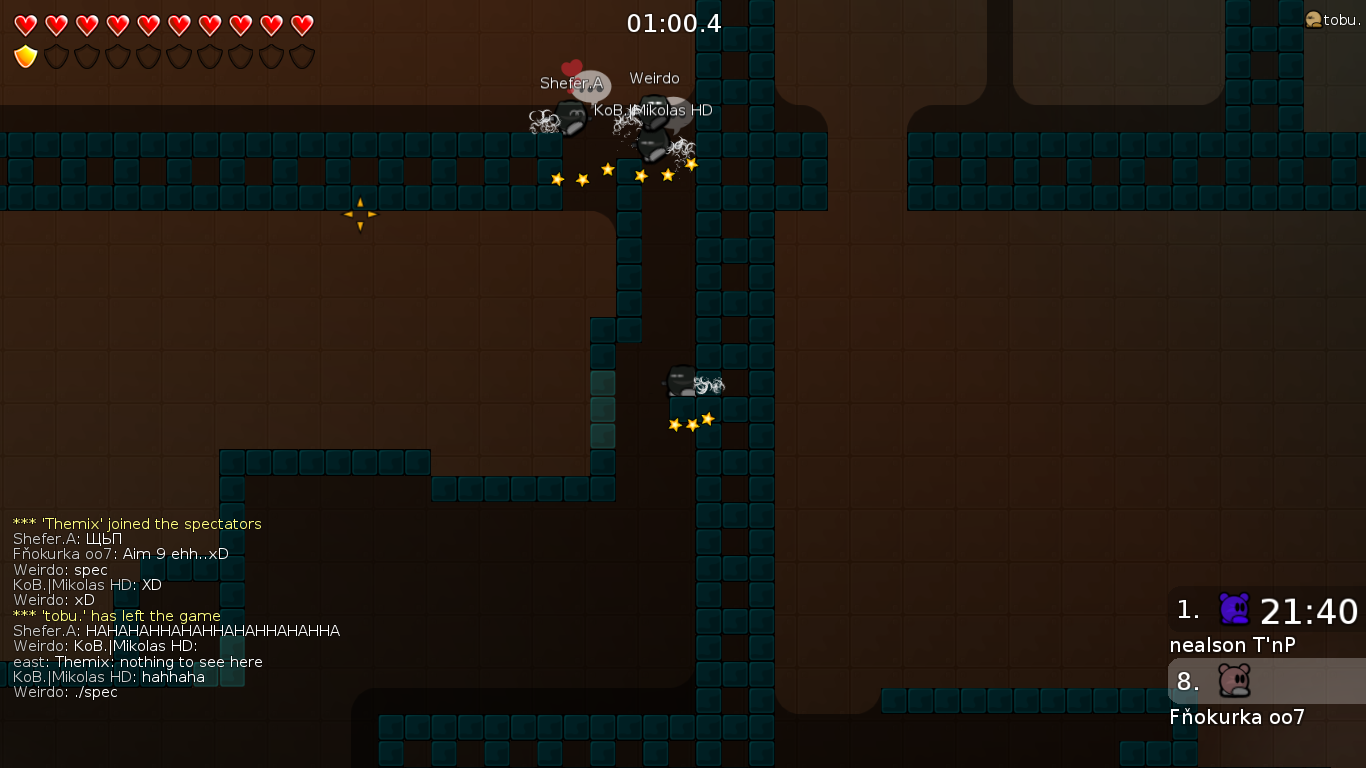Click the purple tee avatar beside 21:40

click(x=1235, y=609)
